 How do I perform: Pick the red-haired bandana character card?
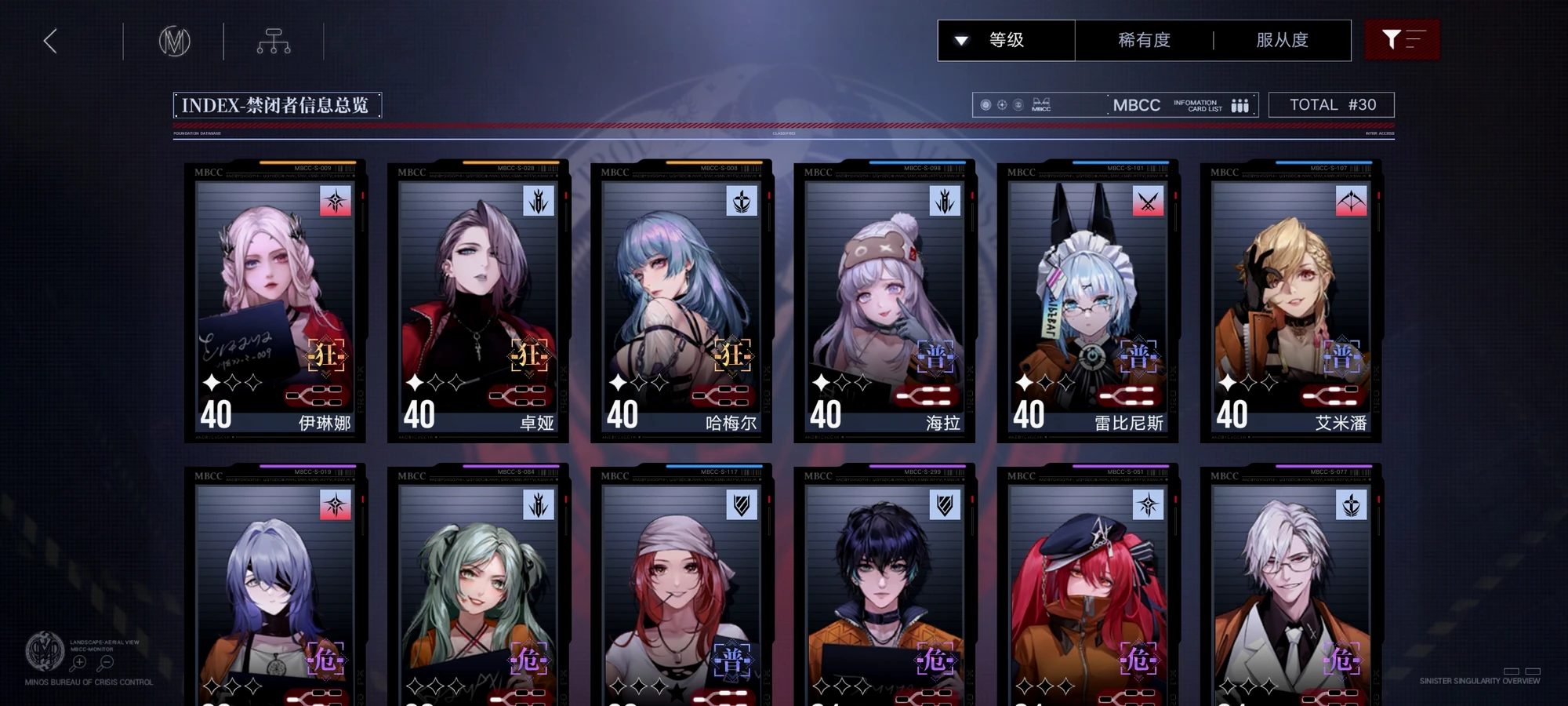pos(681,588)
